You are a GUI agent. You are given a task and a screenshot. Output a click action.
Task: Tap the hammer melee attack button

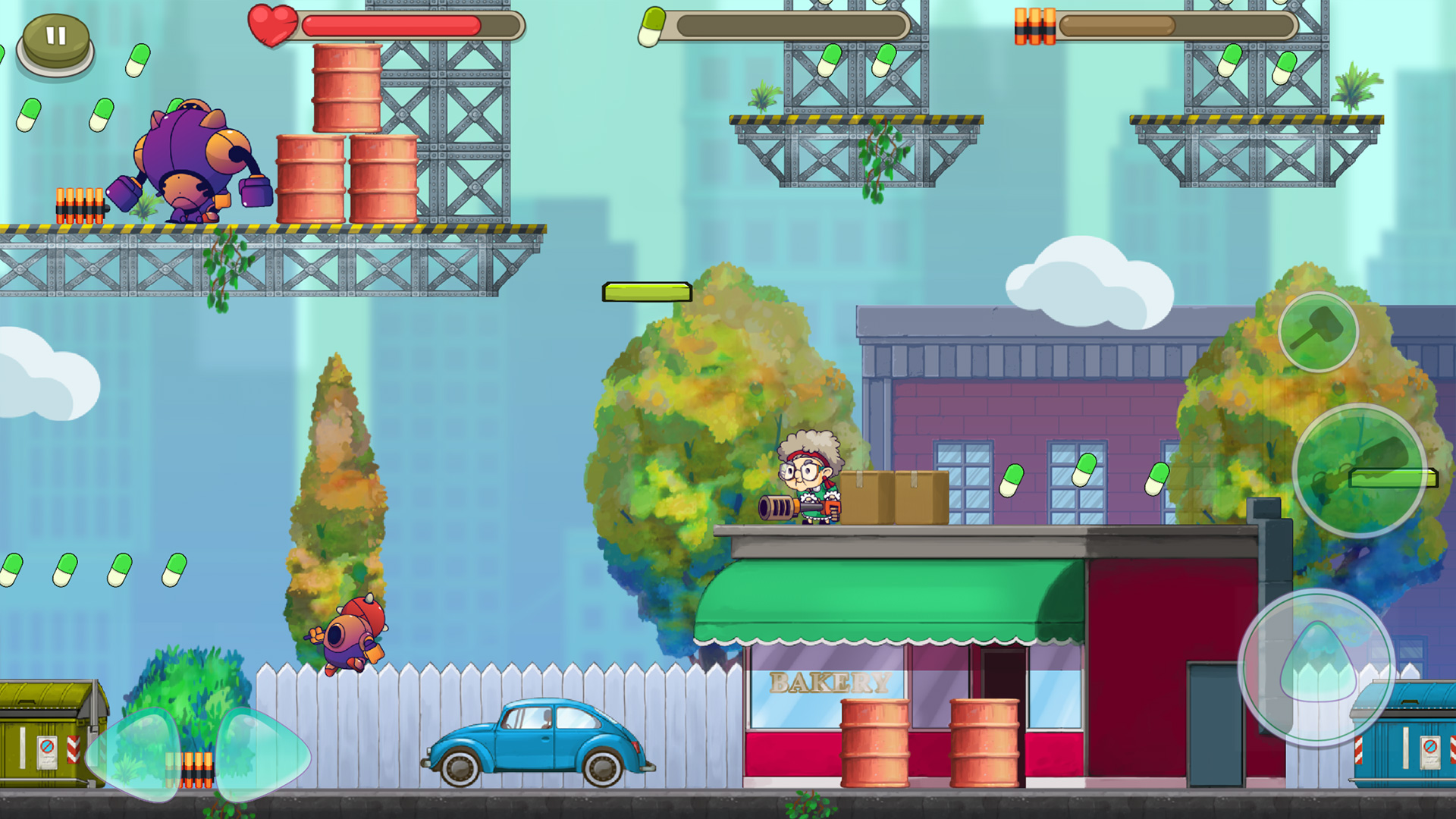click(x=1318, y=331)
